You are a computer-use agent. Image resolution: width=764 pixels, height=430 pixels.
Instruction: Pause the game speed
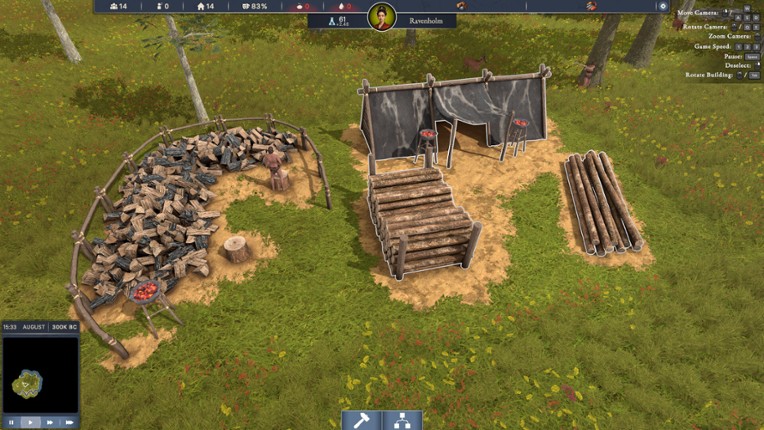(x=11, y=422)
